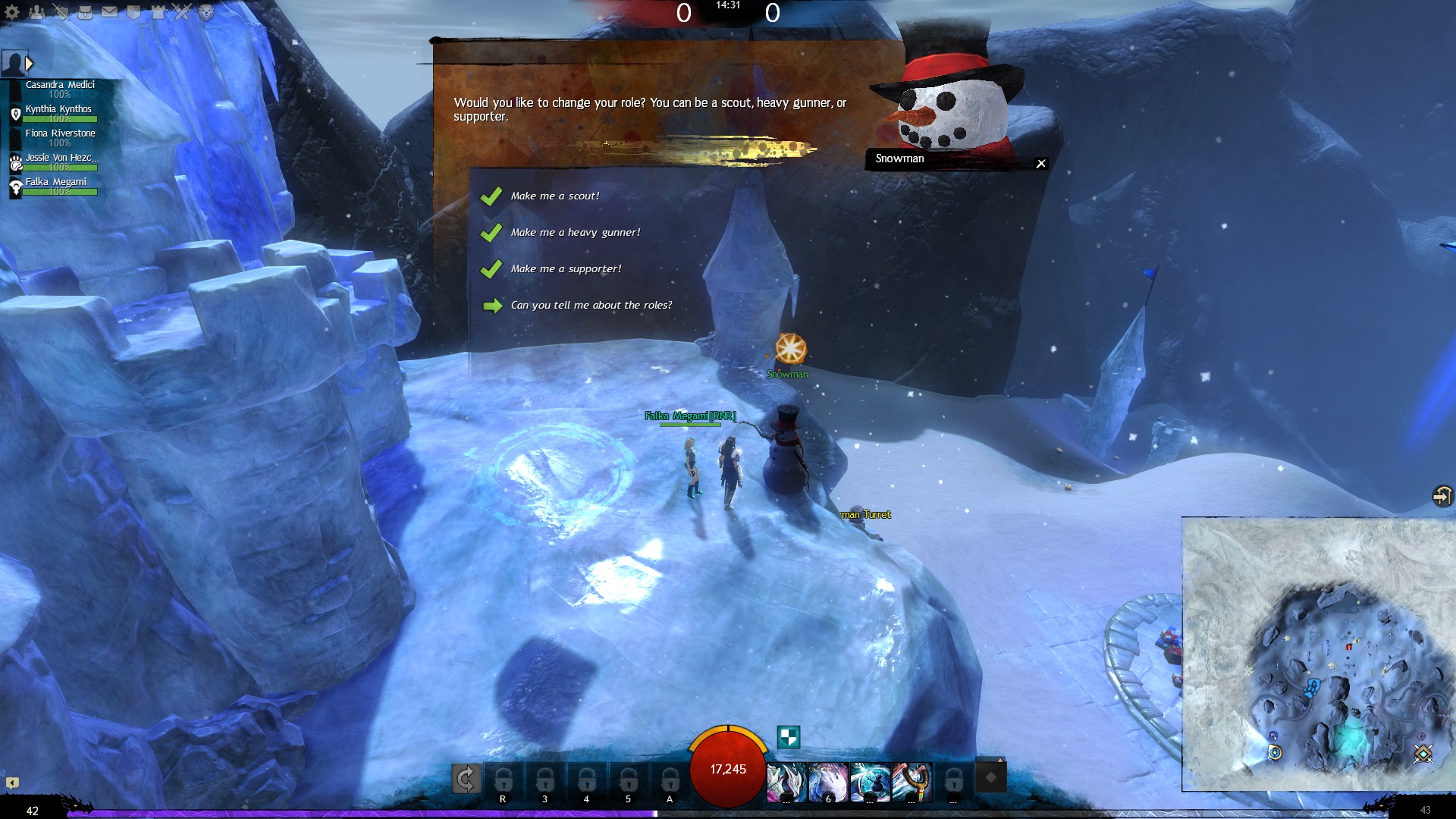Open the PvP crossed swords panel
This screenshot has height=819, width=1456.
coord(182,11)
